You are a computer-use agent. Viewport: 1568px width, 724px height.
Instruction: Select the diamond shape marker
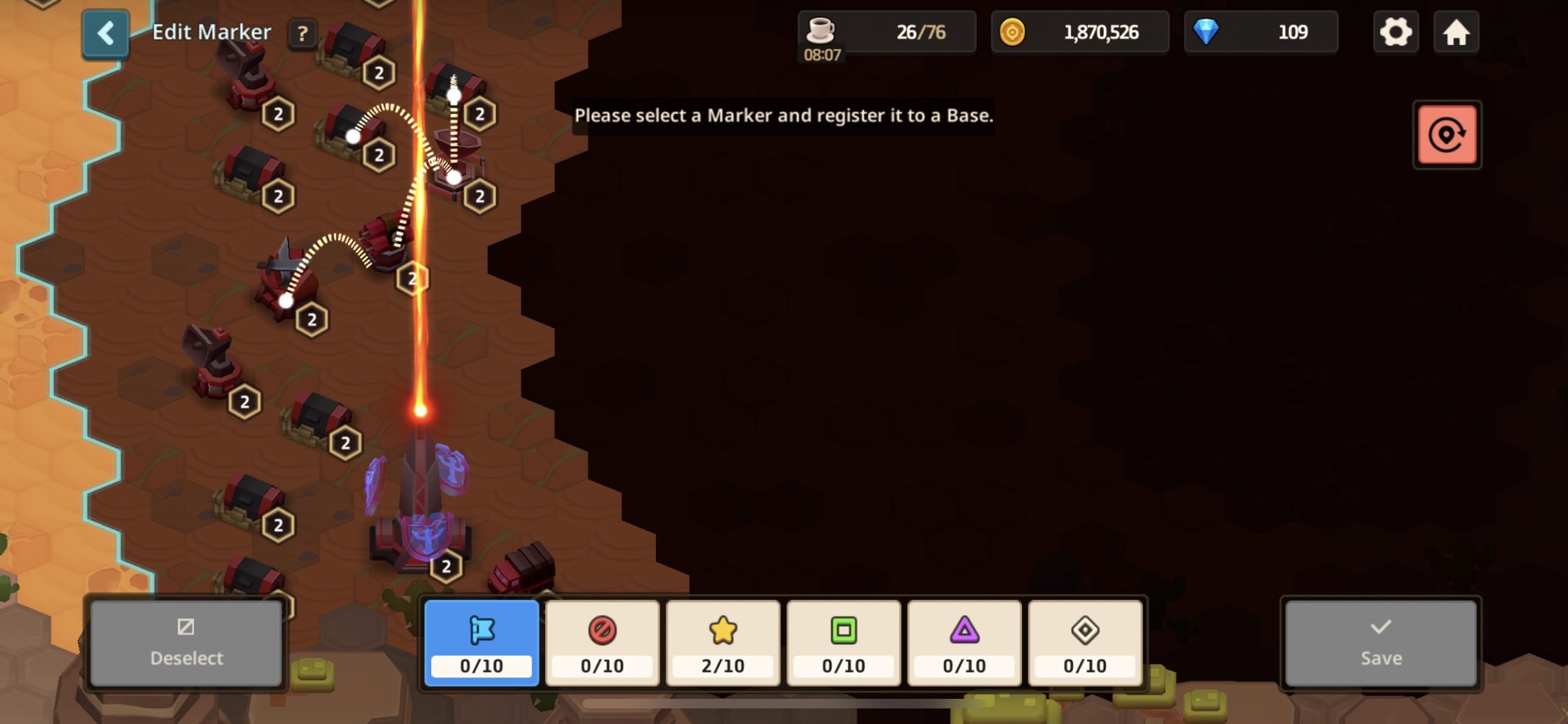(1085, 642)
